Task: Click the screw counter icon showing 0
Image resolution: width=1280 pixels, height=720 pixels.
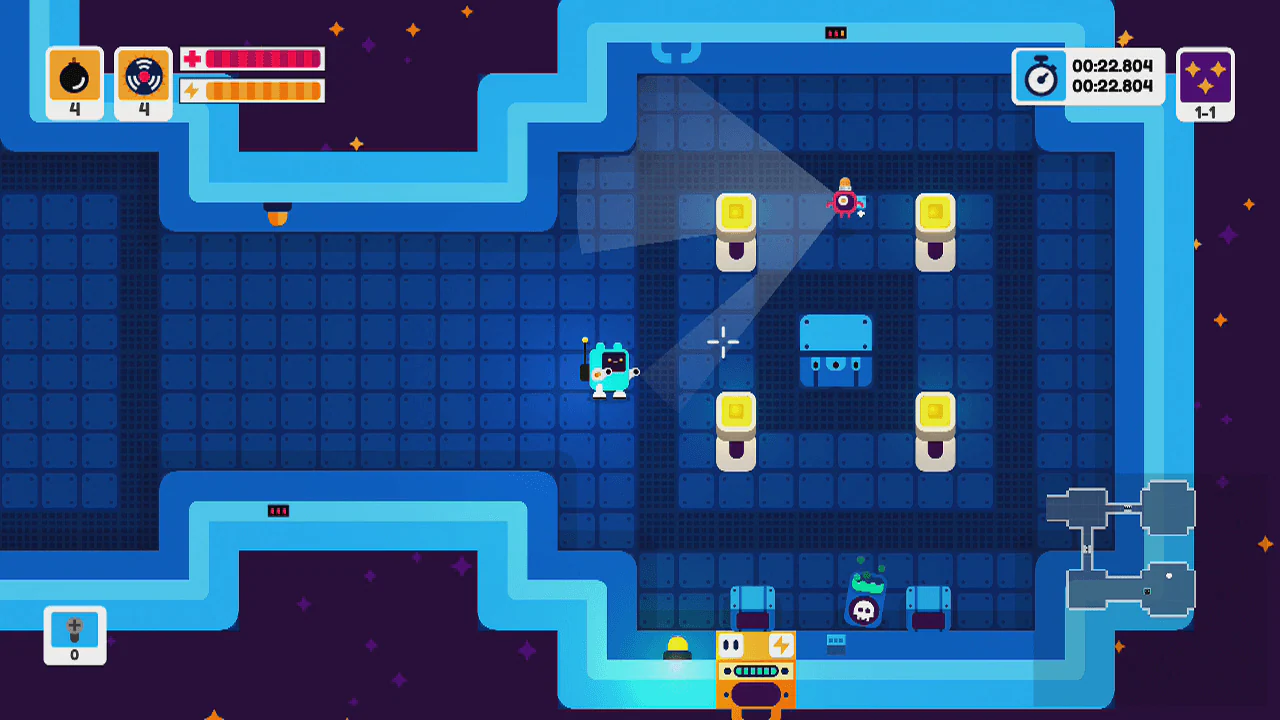Action: [x=74, y=631]
